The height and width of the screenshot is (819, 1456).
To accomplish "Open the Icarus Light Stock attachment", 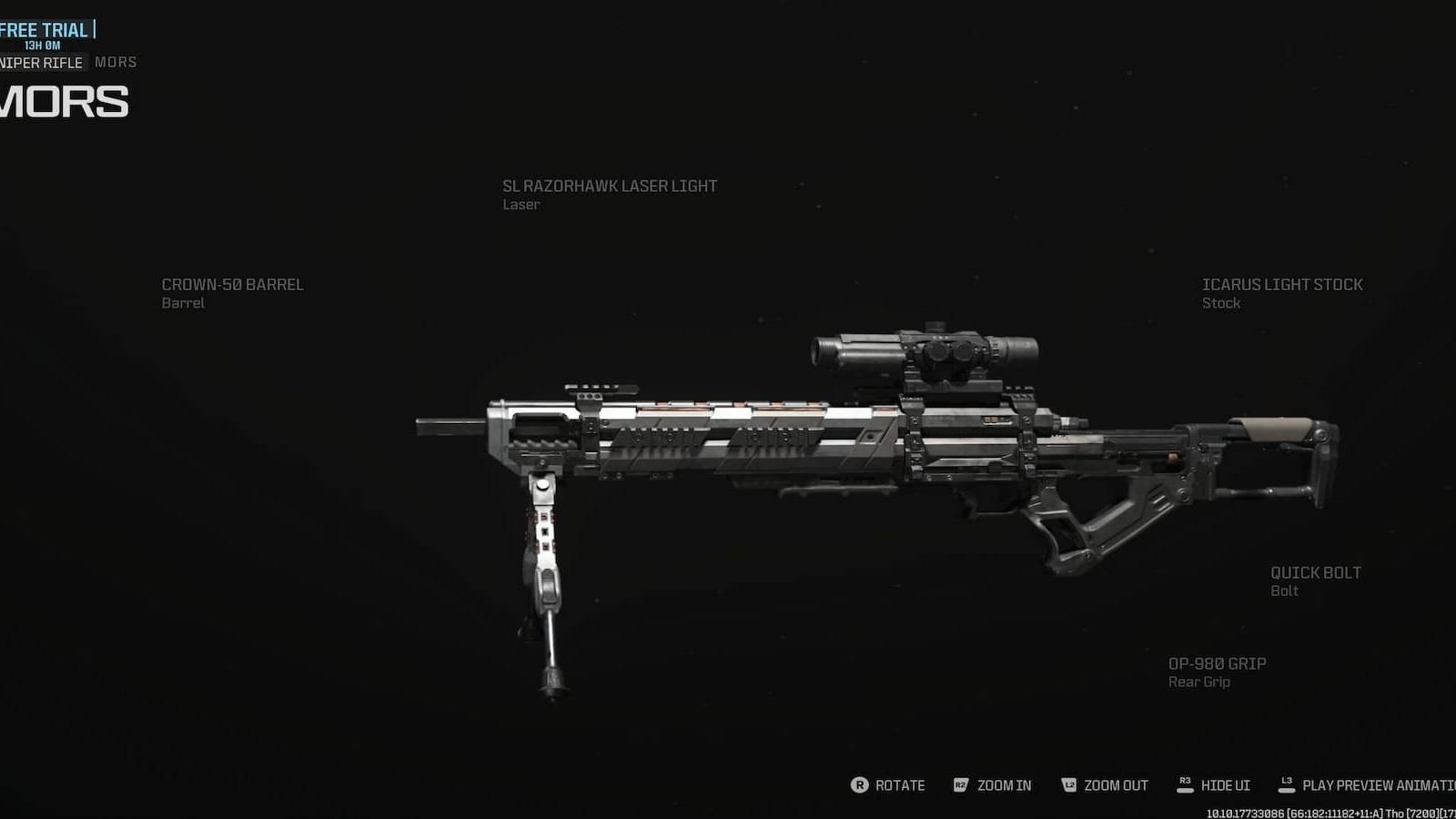I will 1281,293.
